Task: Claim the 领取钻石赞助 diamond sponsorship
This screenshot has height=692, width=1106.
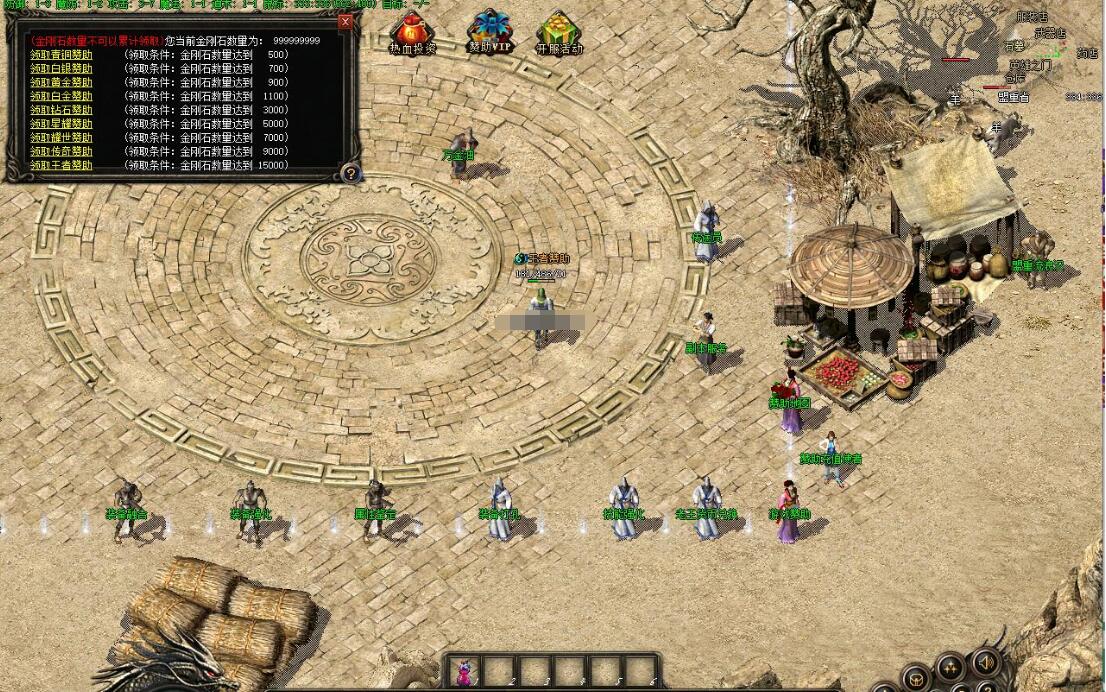Action: point(61,110)
